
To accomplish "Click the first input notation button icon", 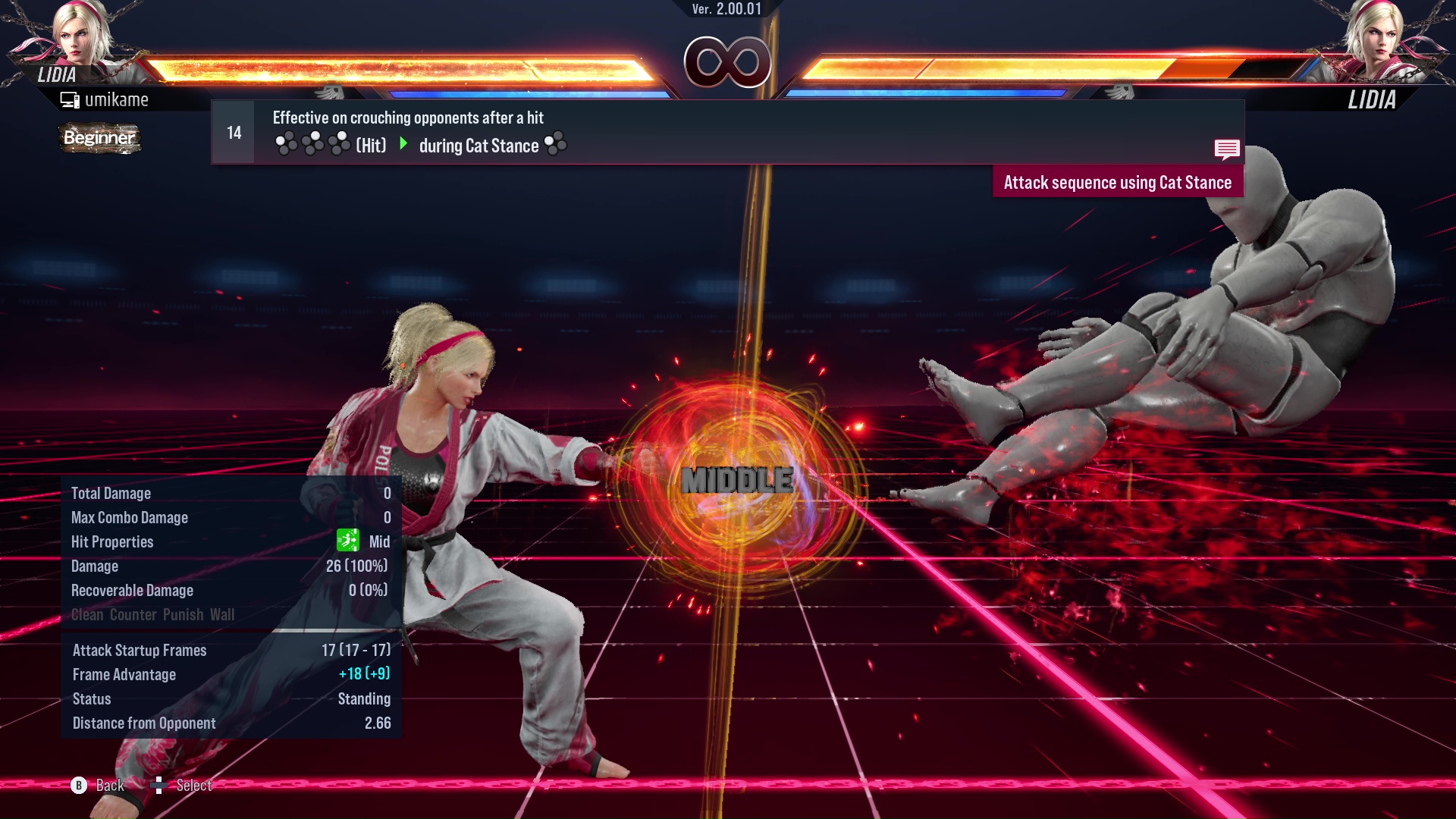I will point(287,144).
